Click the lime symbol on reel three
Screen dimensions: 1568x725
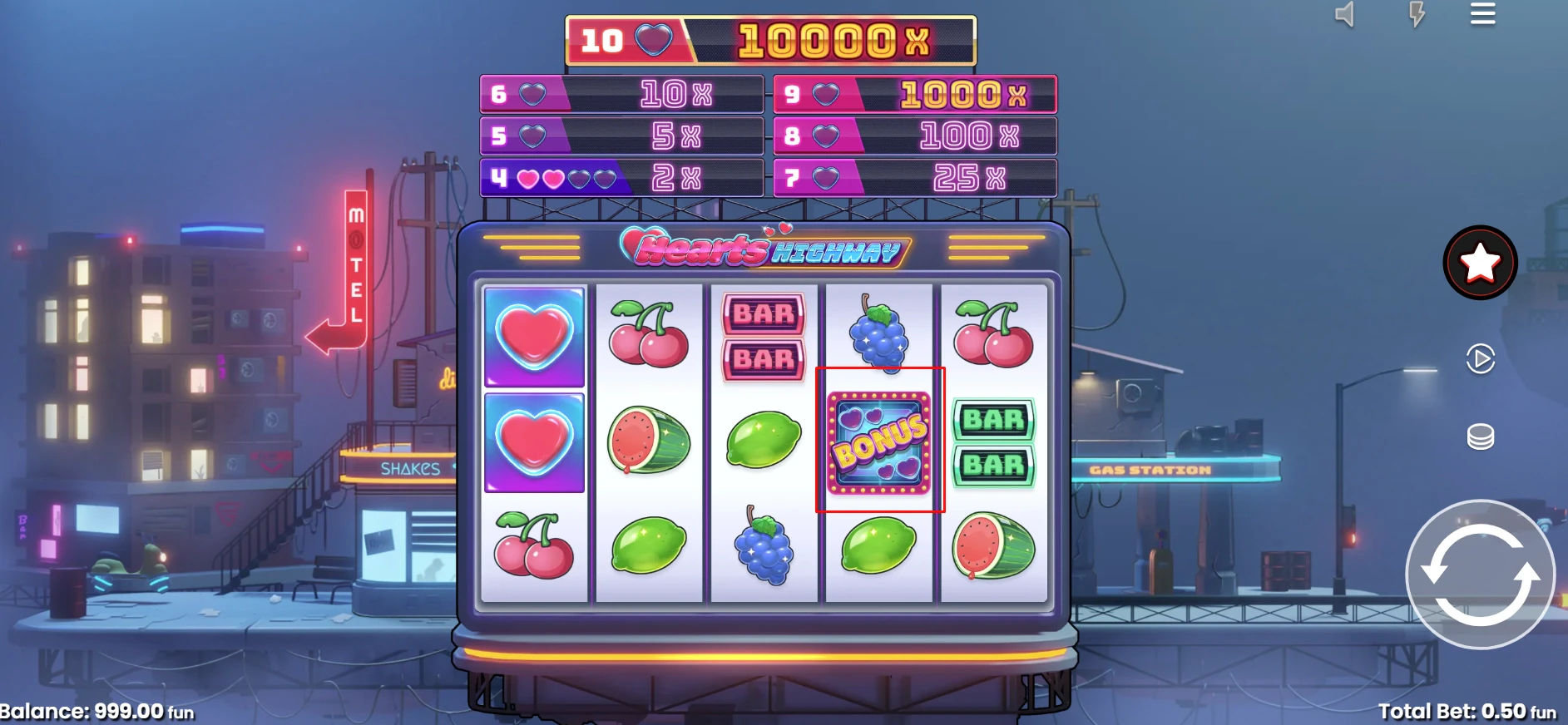click(763, 441)
